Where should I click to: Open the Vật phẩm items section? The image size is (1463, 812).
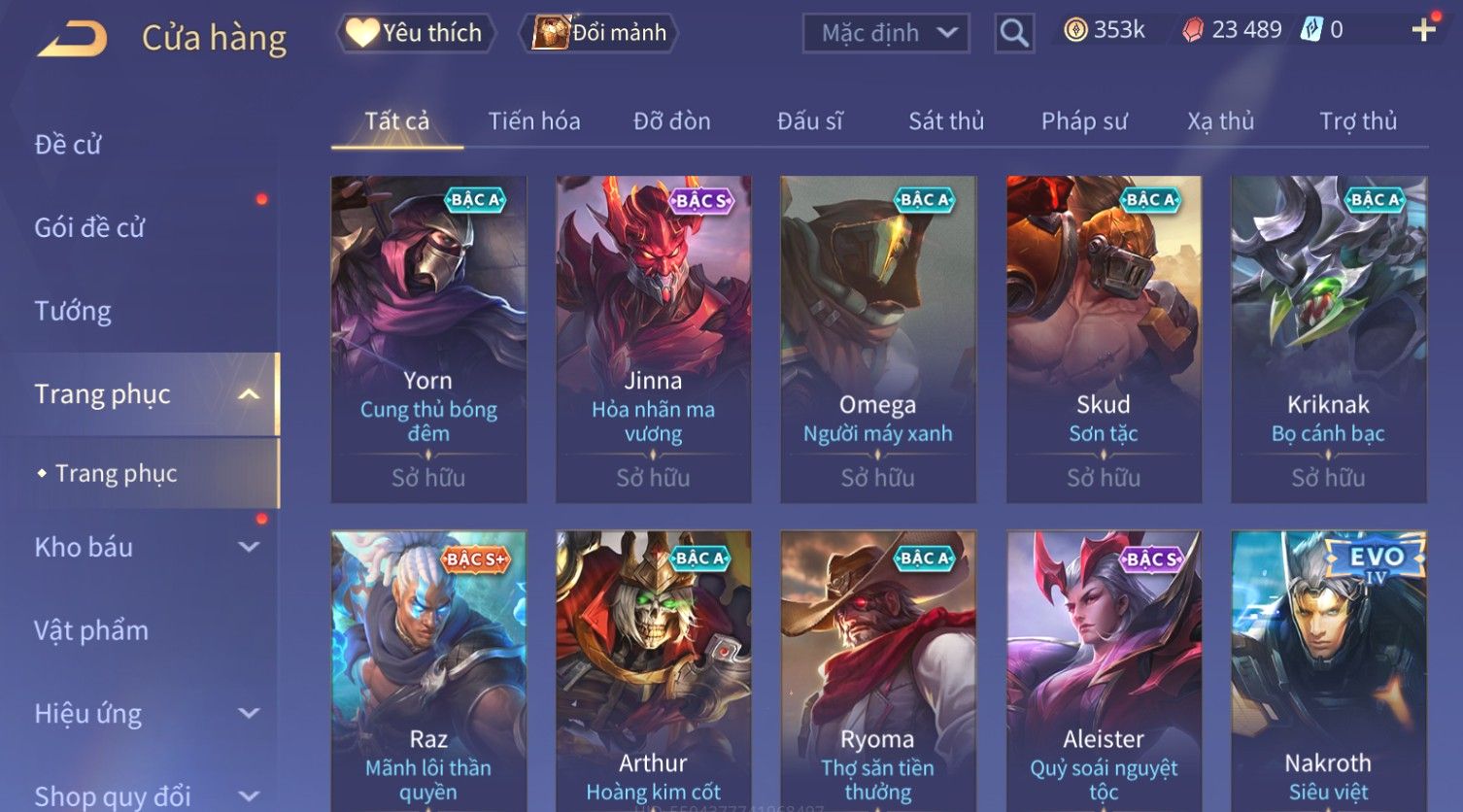pos(91,630)
